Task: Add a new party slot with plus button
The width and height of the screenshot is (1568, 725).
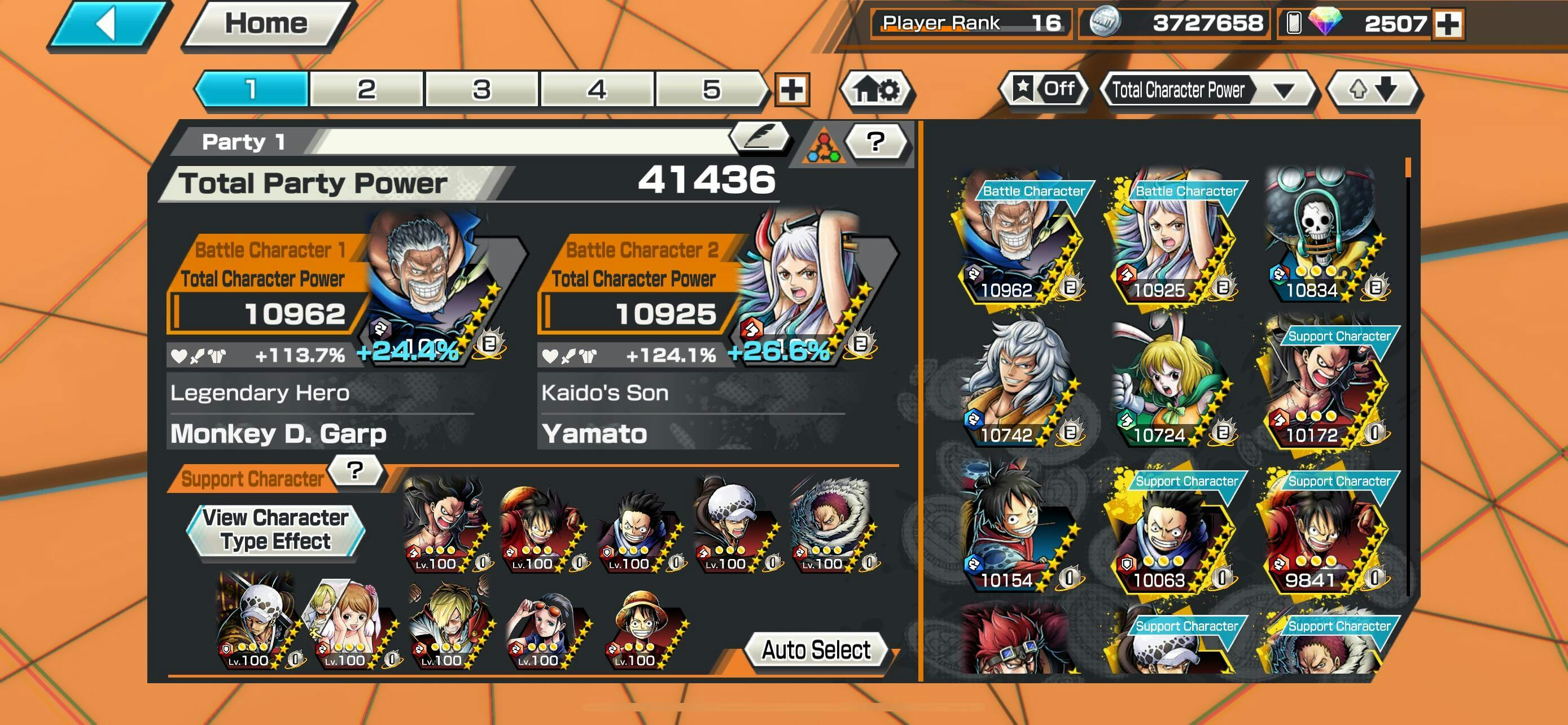Action: coord(791,90)
